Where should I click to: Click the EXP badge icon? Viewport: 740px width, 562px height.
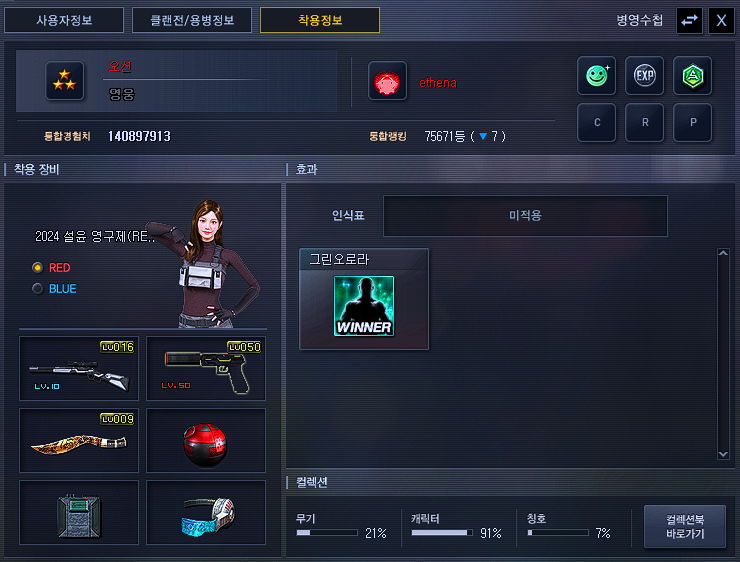click(645, 75)
